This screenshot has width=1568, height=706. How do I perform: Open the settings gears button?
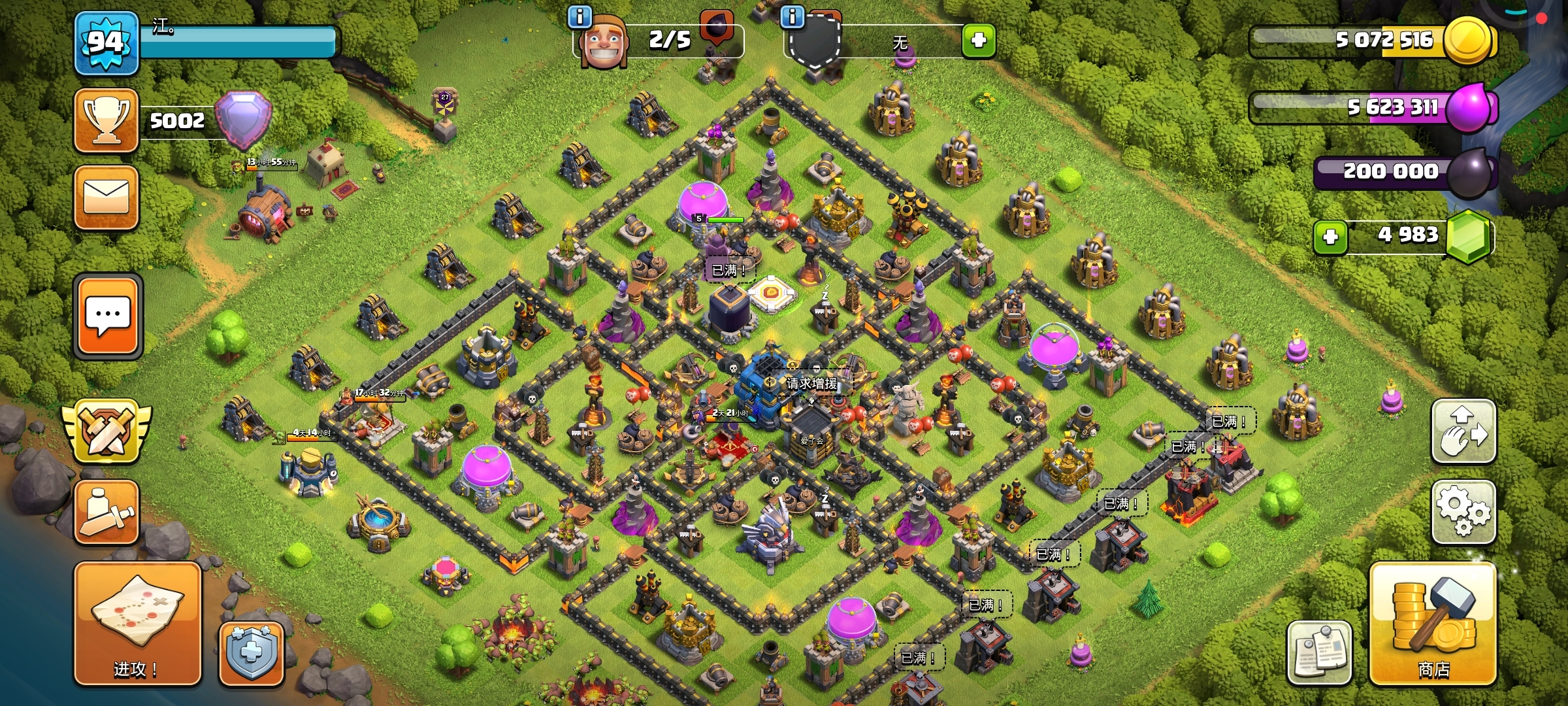click(x=1463, y=513)
